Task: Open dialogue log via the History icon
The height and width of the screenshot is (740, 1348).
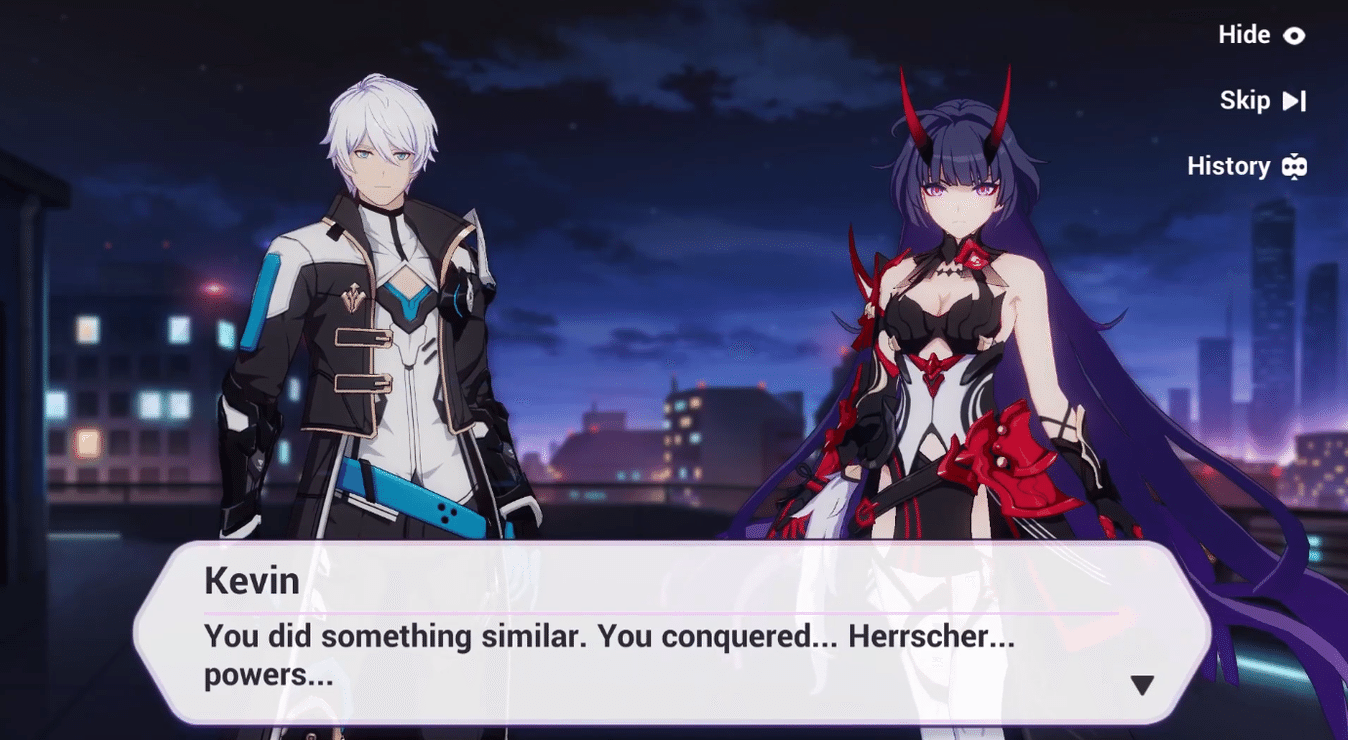Action: click(1292, 166)
